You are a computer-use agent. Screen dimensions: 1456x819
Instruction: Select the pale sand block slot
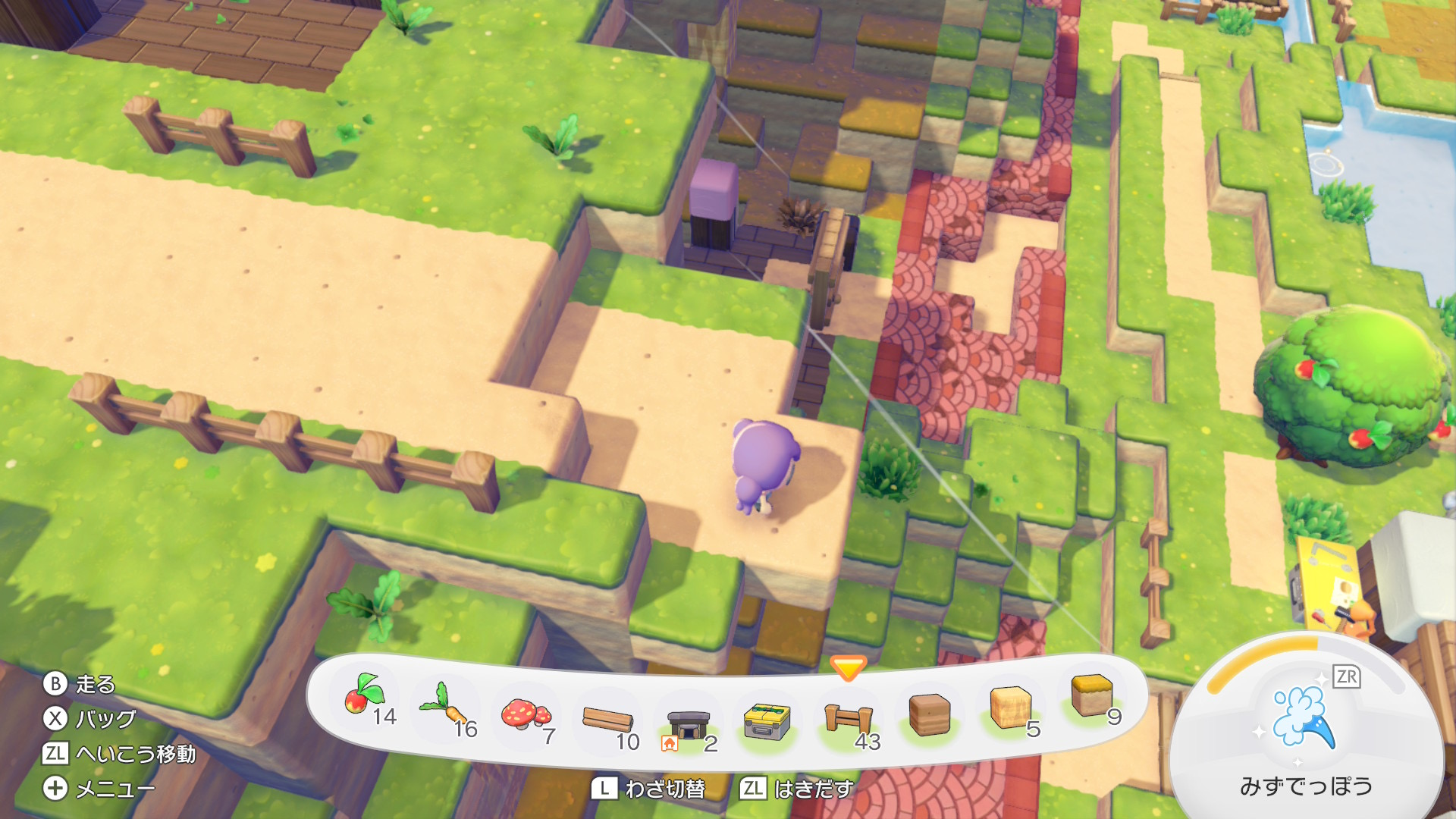(x=1010, y=706)
